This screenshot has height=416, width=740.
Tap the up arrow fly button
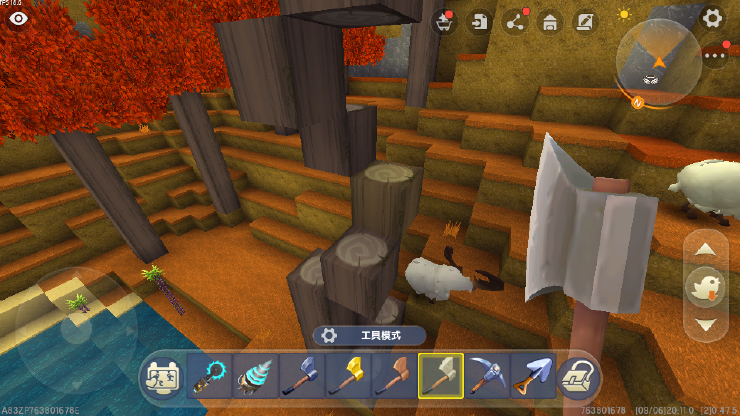(x=706, y=250)
